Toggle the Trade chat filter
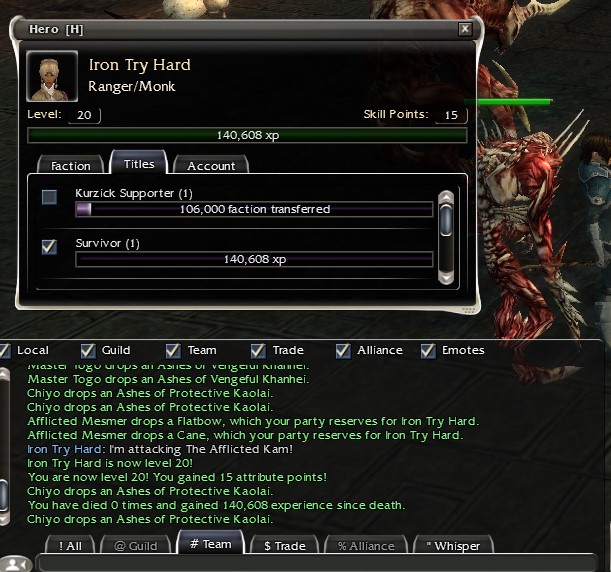This screenshot has width=611, height=572. (258, 350)
